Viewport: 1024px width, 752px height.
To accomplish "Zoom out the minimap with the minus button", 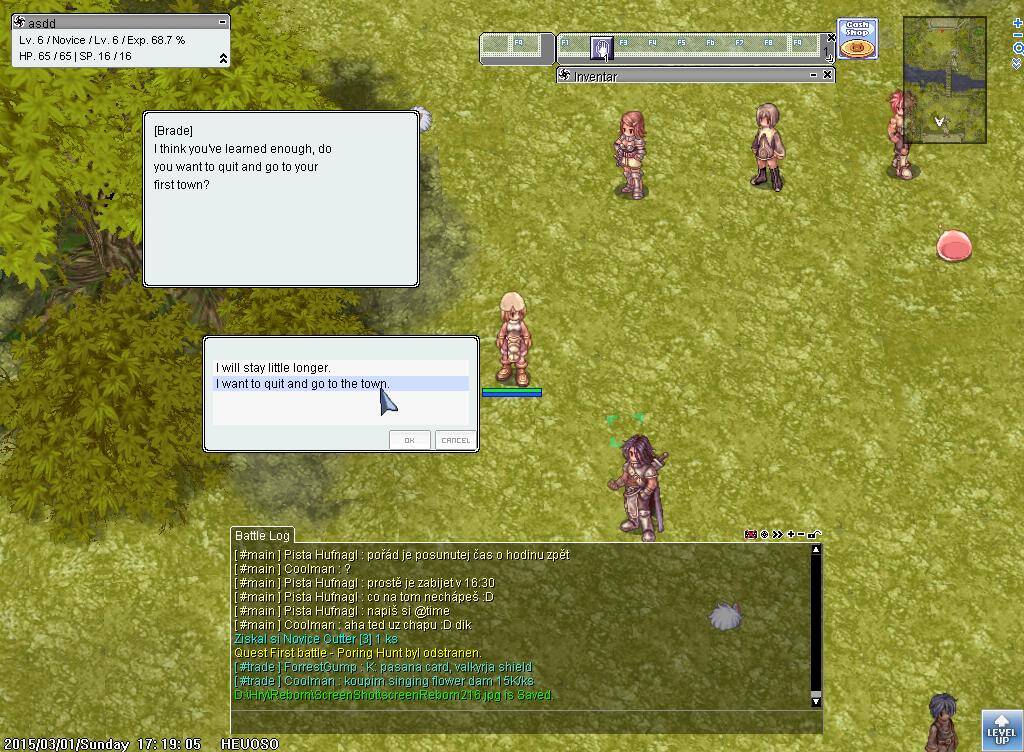I will coord(1017,36).
